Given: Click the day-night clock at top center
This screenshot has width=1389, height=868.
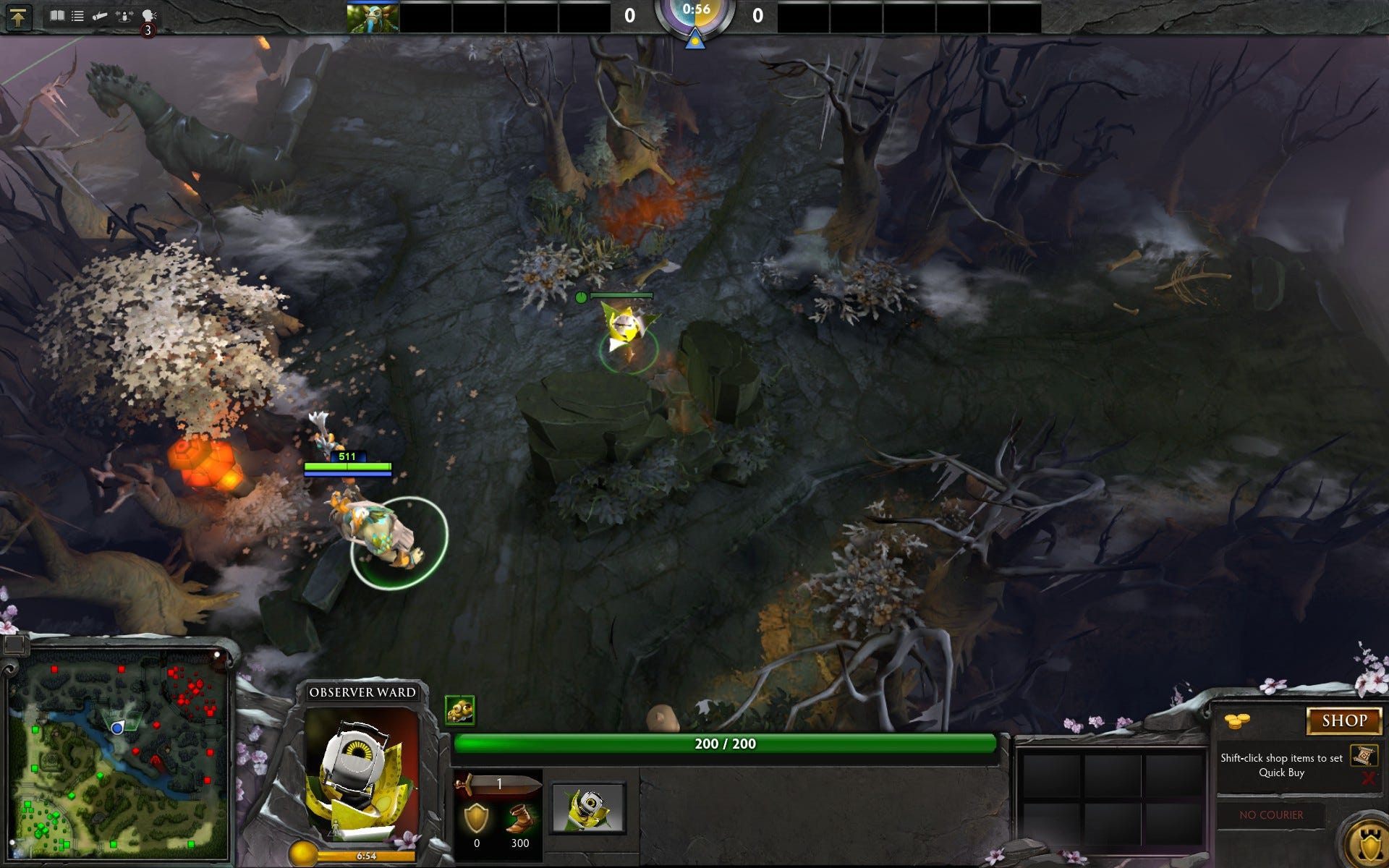Looking at the screenshot, I should [695, 16].
